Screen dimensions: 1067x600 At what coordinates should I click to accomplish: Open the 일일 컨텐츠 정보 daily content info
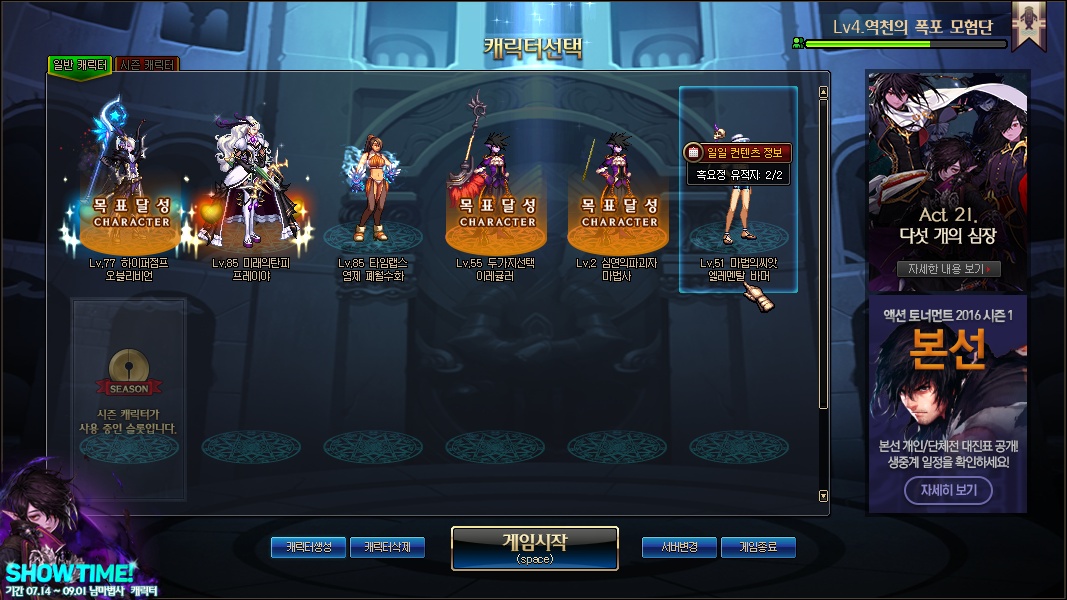click(739, 152)
